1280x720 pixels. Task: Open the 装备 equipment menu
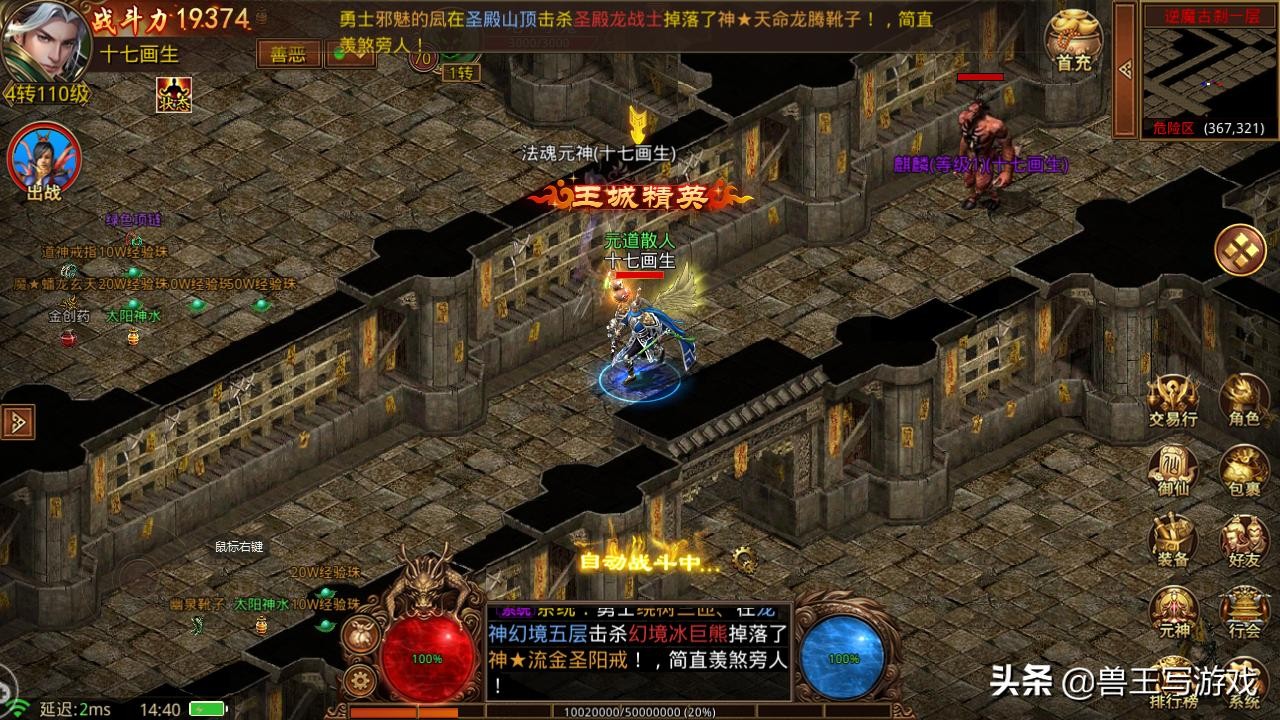pyautogui.click(x=1173, y=542)
